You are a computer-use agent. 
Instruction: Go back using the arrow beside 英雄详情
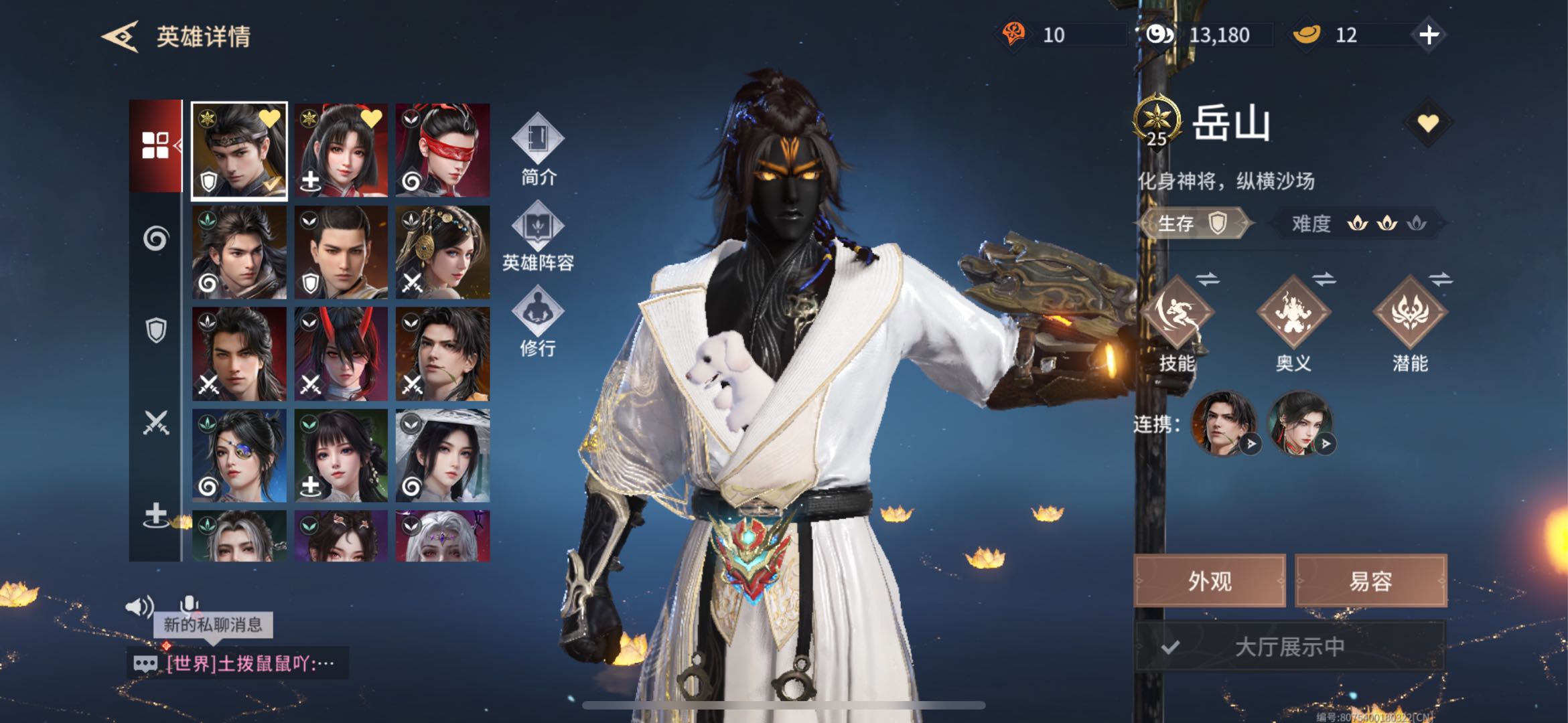point(121,36)
